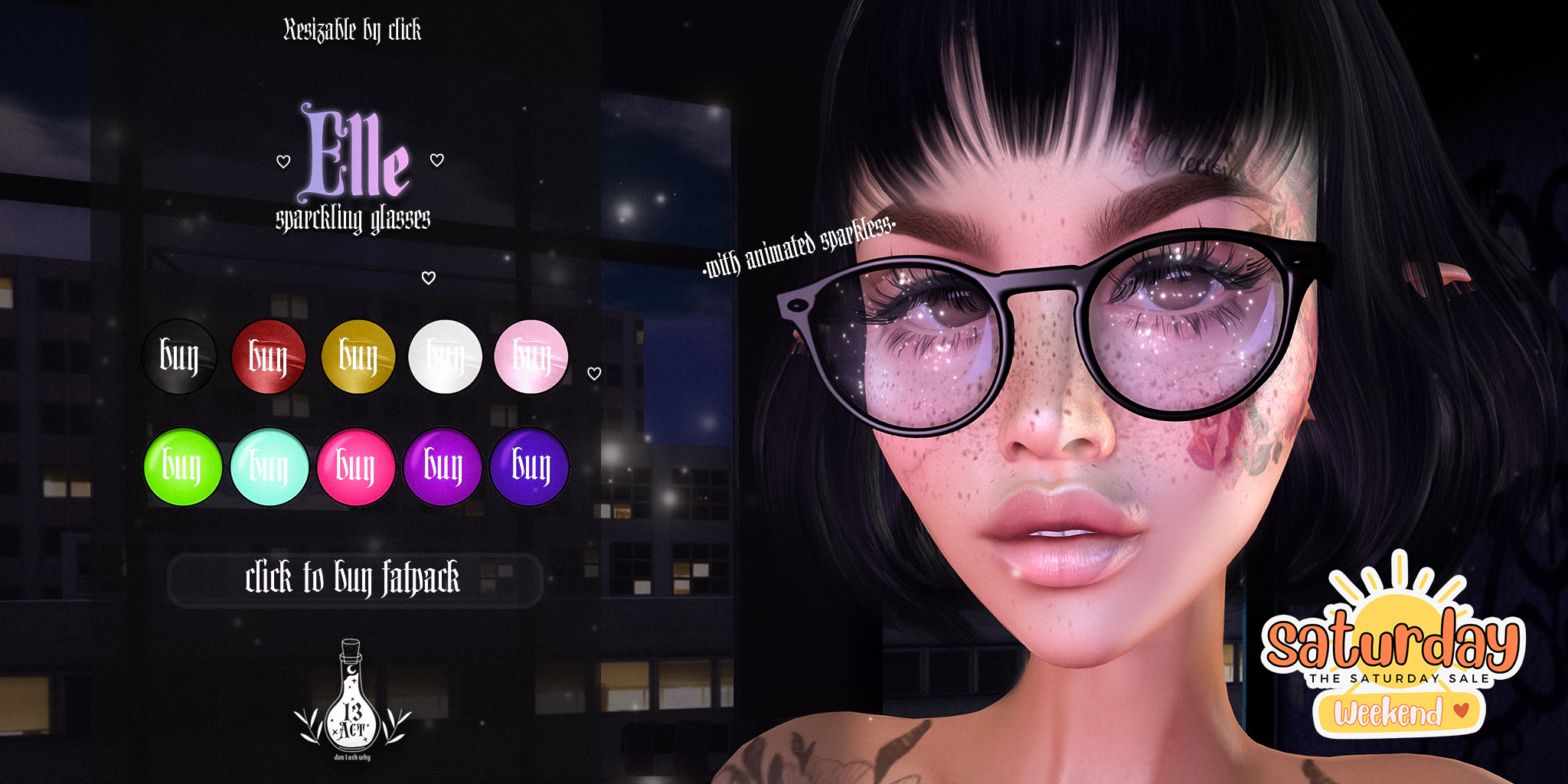
Task: Select the red buy button
Action: click(x=268, y=357)
